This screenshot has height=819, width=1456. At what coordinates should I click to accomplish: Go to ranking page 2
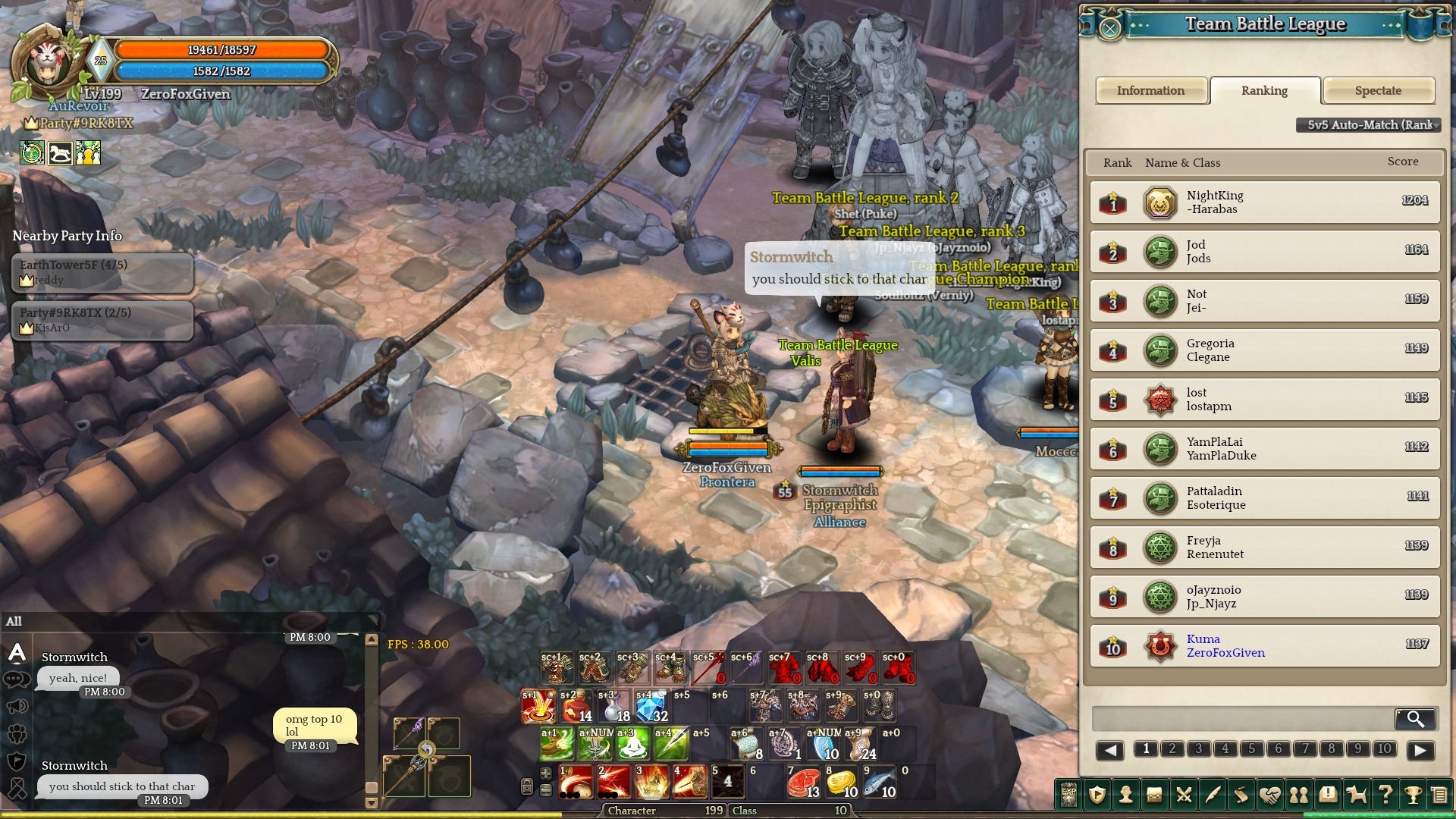[x=1172, y=749]
